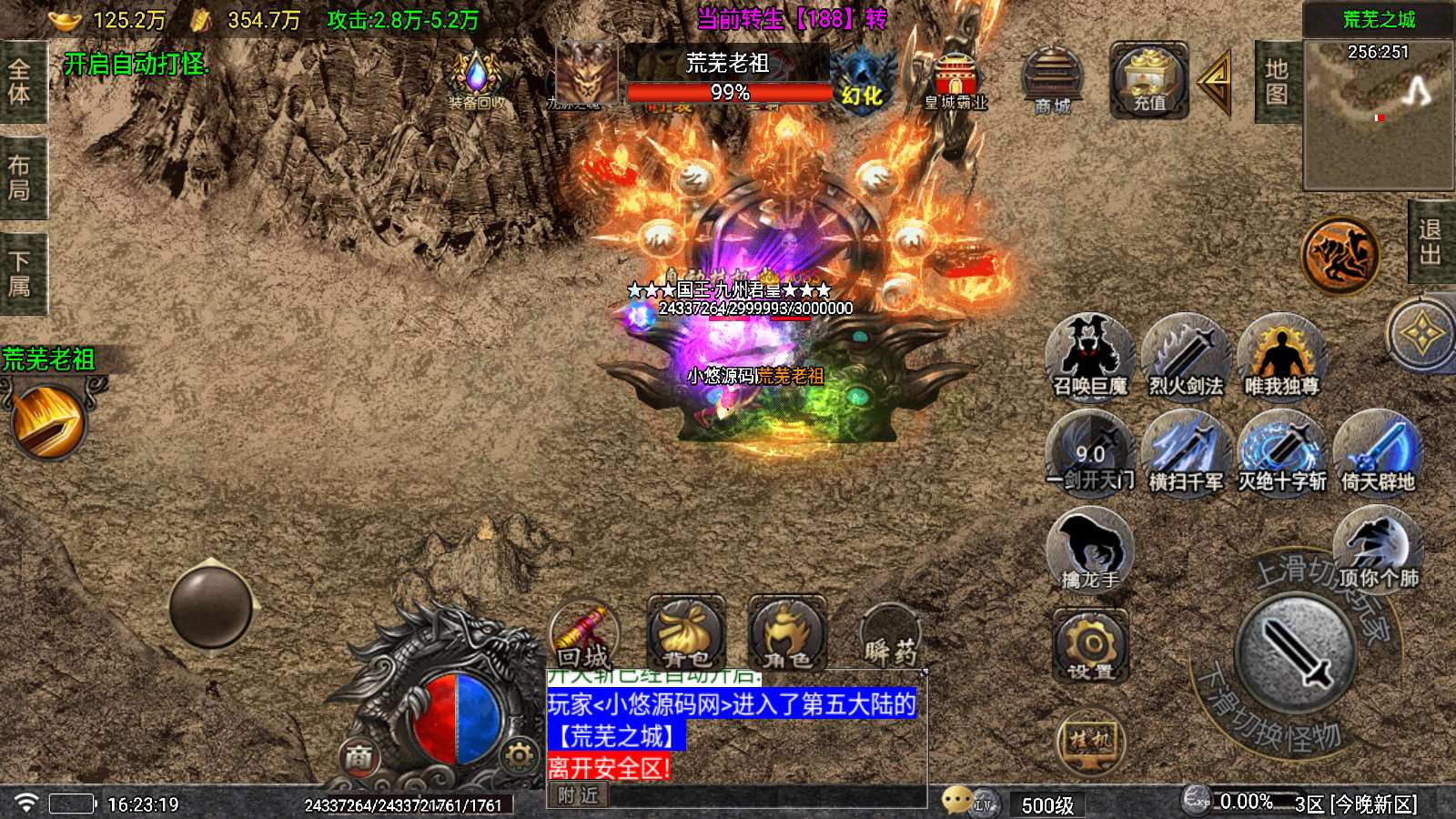This screenshot has width=1456, height=819.
Task: Click the minimap of 荒芜之城
Action: [1378, 116]
